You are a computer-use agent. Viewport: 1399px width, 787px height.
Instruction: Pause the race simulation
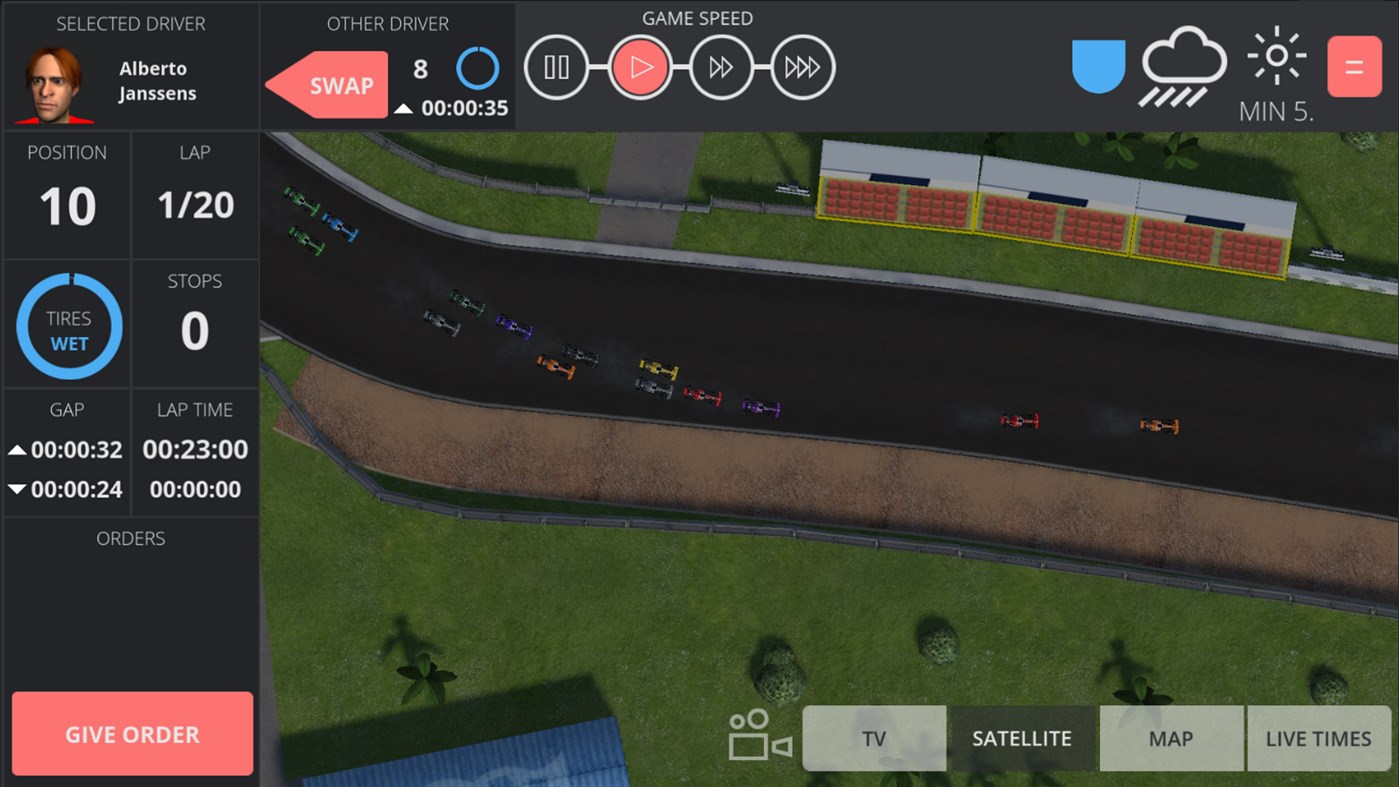click(557, 67)
